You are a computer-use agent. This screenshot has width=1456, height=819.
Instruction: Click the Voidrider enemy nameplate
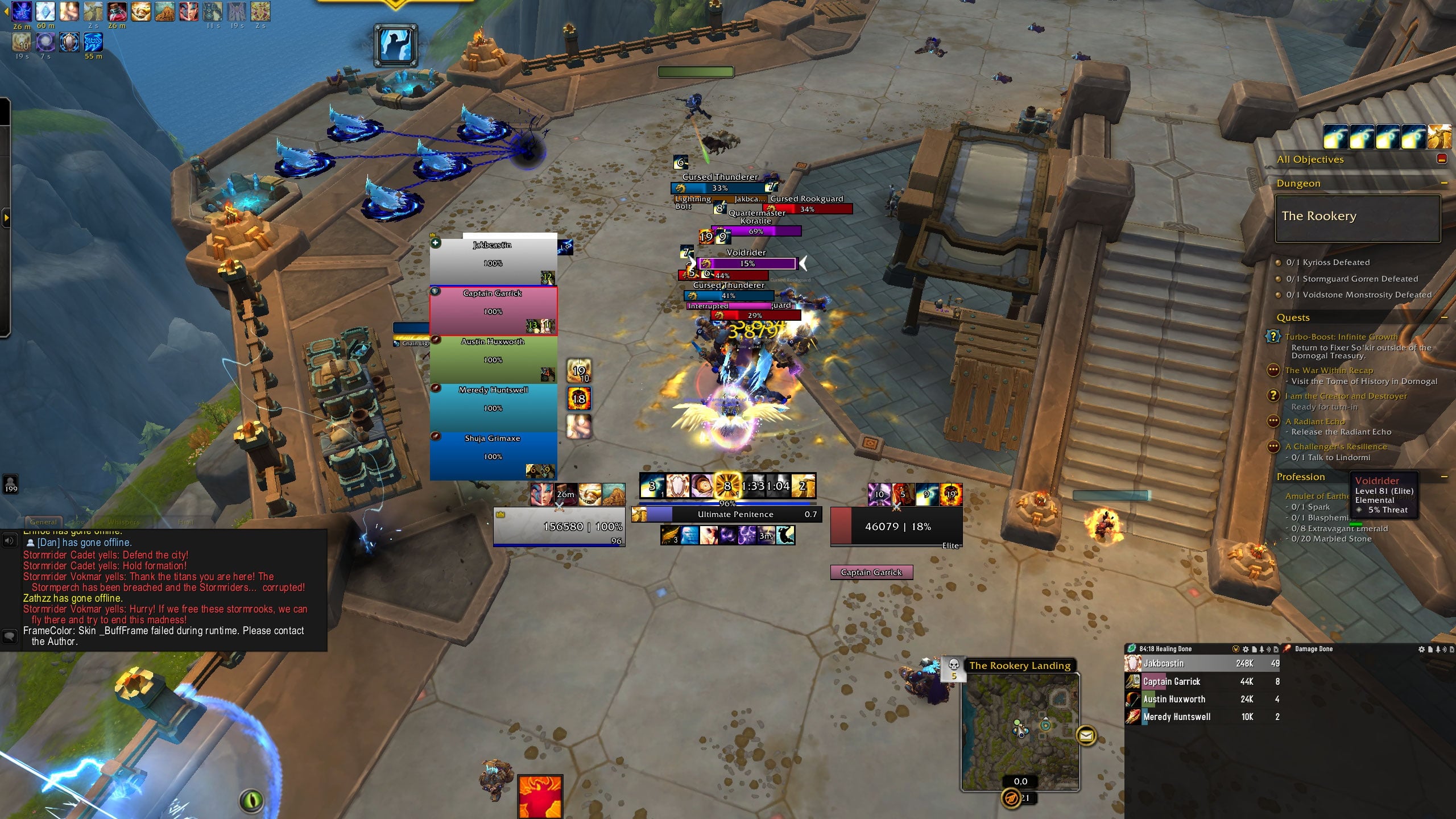click(x=747, y=263)
